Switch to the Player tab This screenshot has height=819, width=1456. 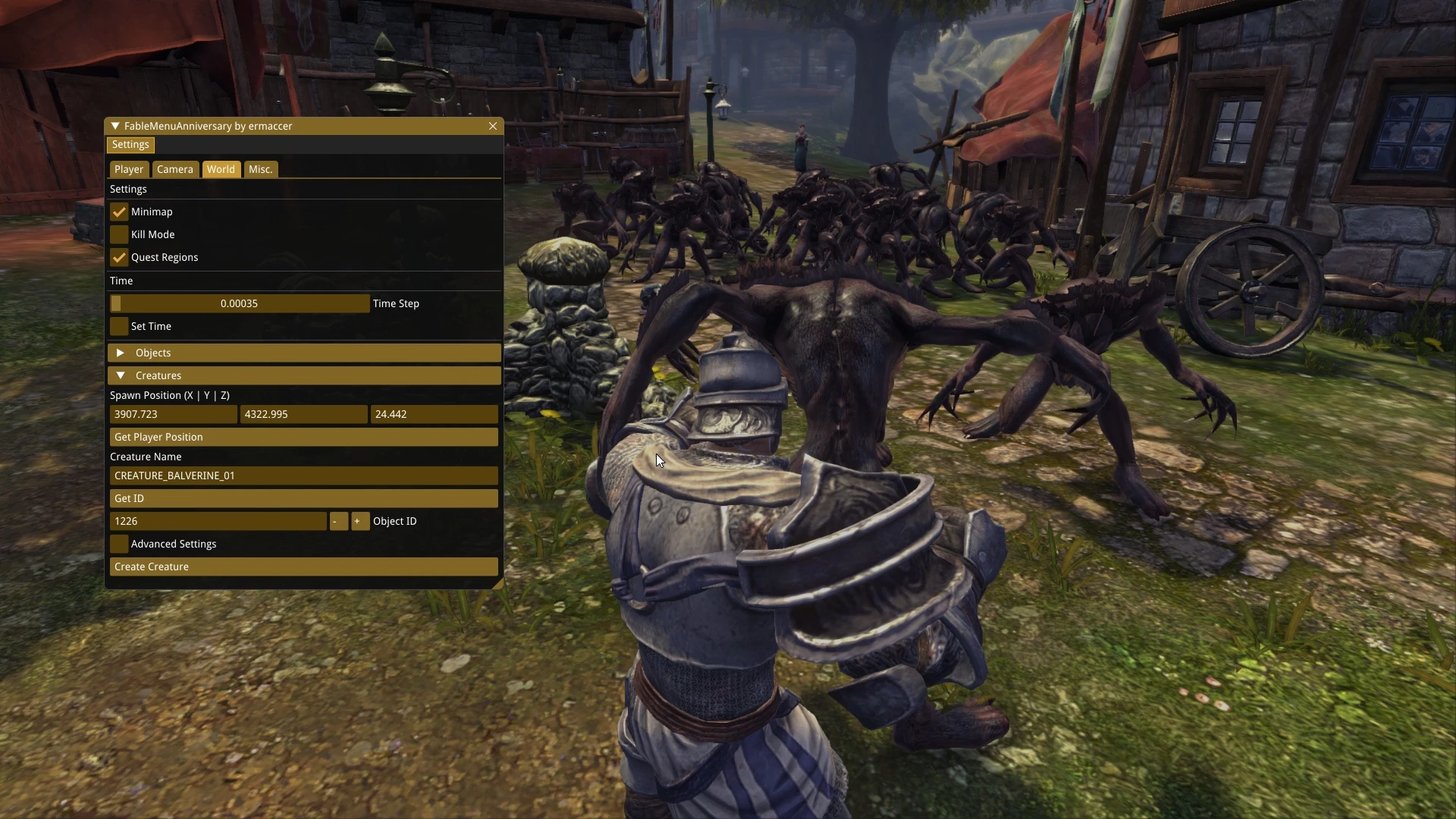[129, 169]
